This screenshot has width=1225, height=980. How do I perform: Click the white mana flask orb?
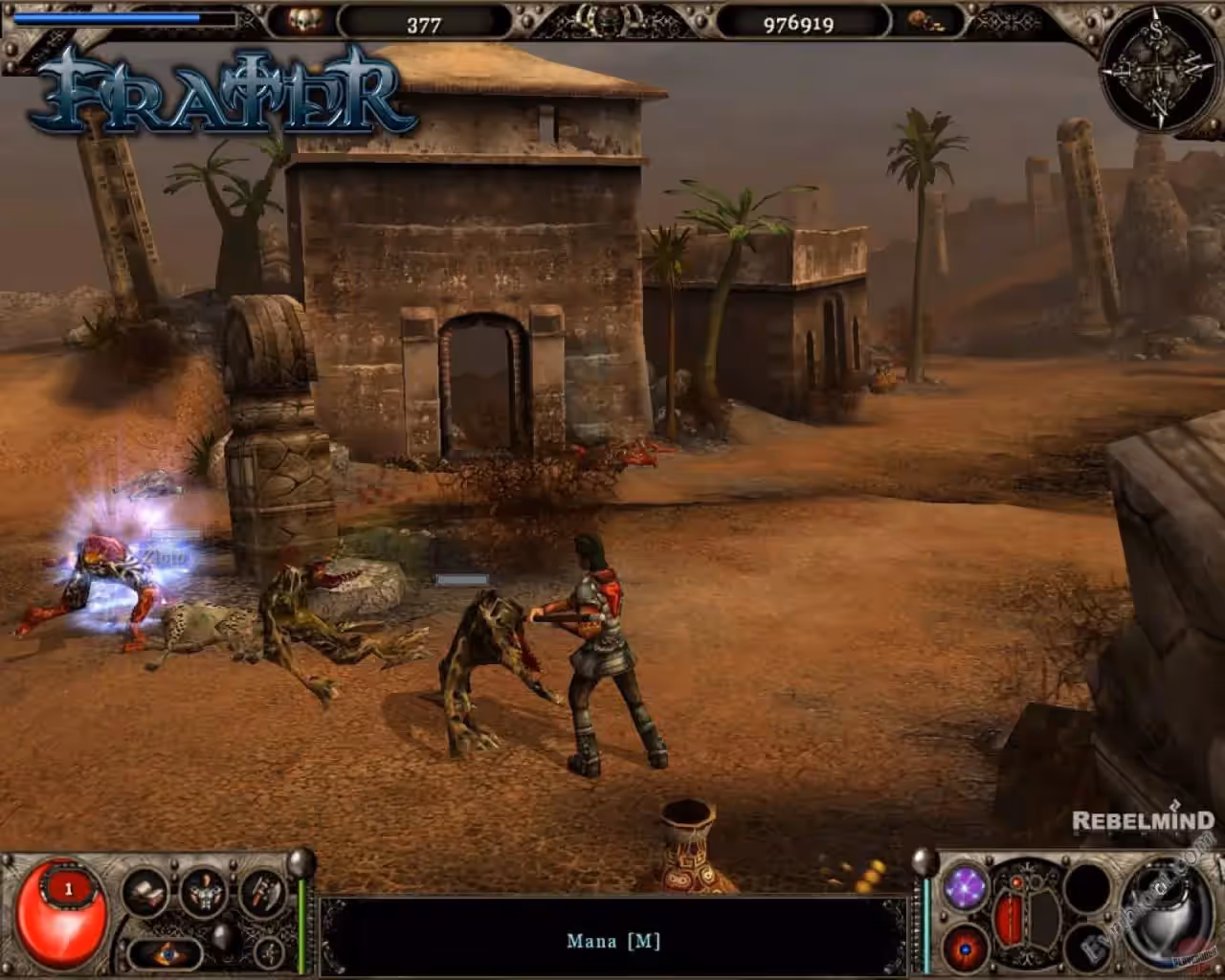1170,914
